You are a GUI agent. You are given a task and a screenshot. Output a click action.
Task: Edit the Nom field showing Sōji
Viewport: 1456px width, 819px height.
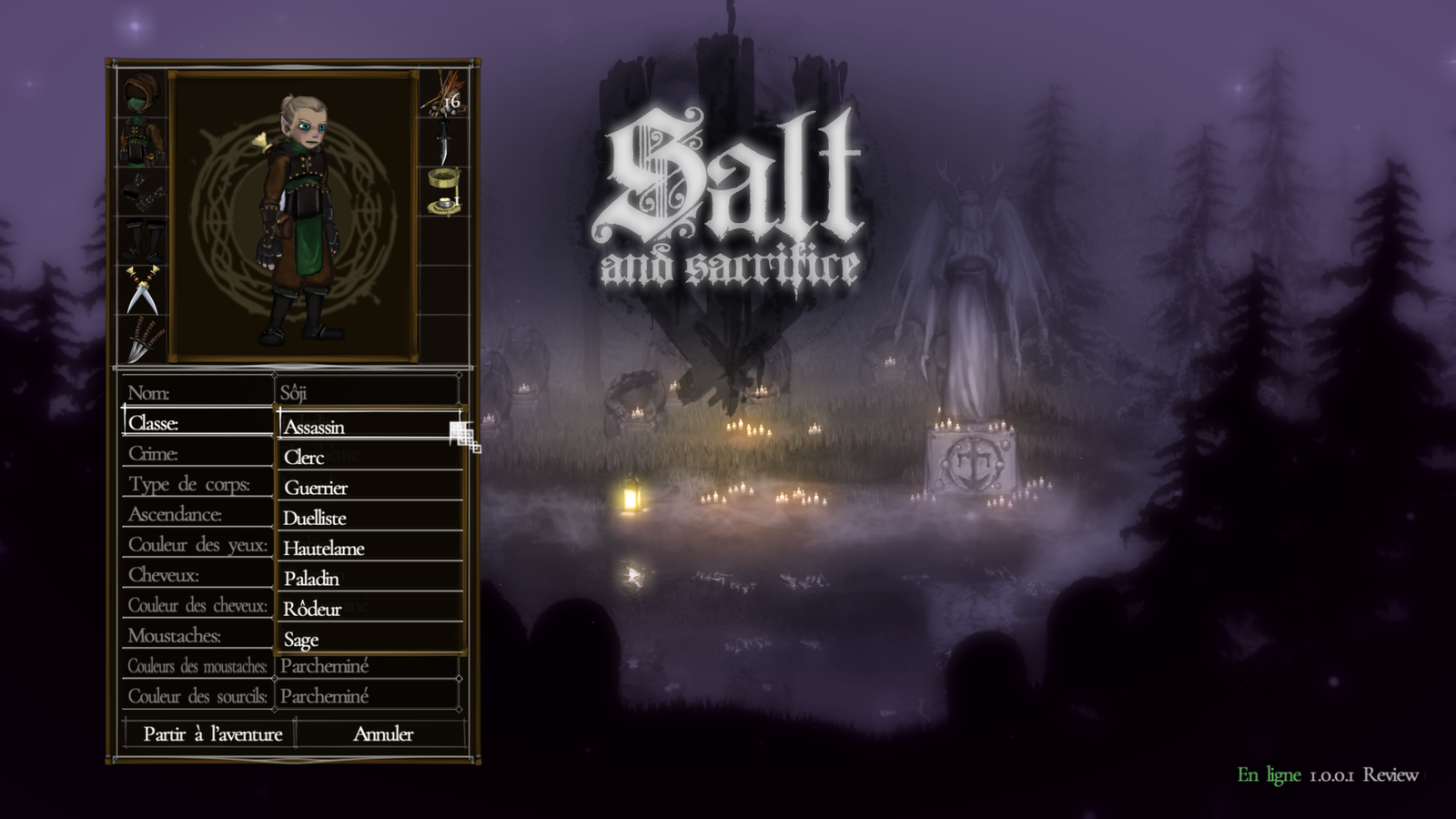[367, 393]
